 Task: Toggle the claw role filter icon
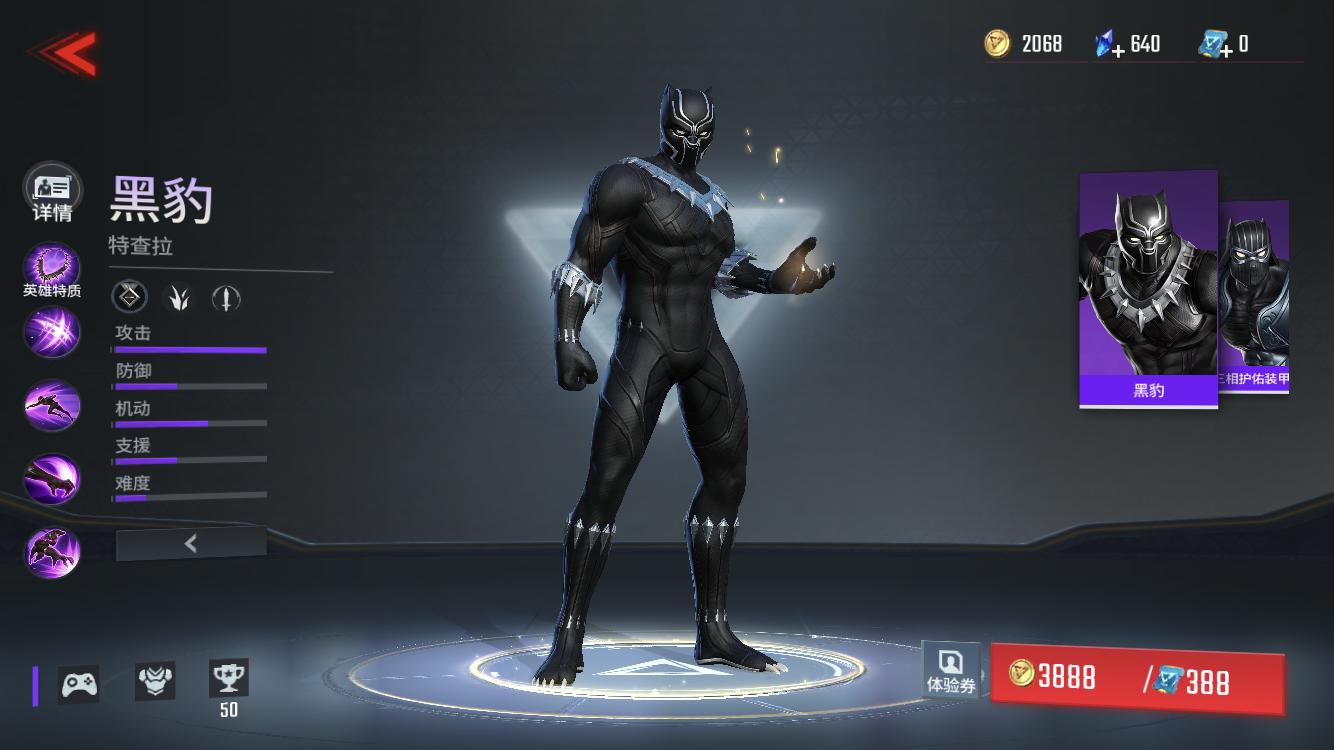coord(176,296)
